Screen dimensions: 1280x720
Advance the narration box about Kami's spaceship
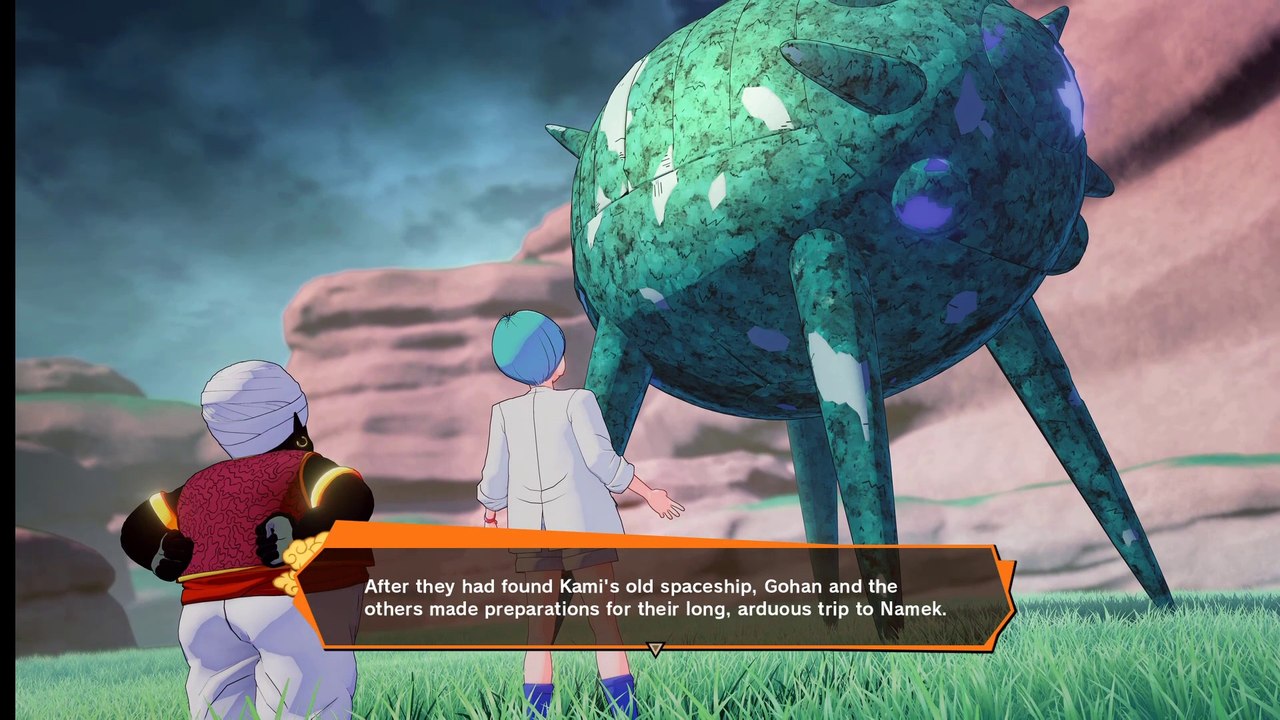[x=655, y=597]
